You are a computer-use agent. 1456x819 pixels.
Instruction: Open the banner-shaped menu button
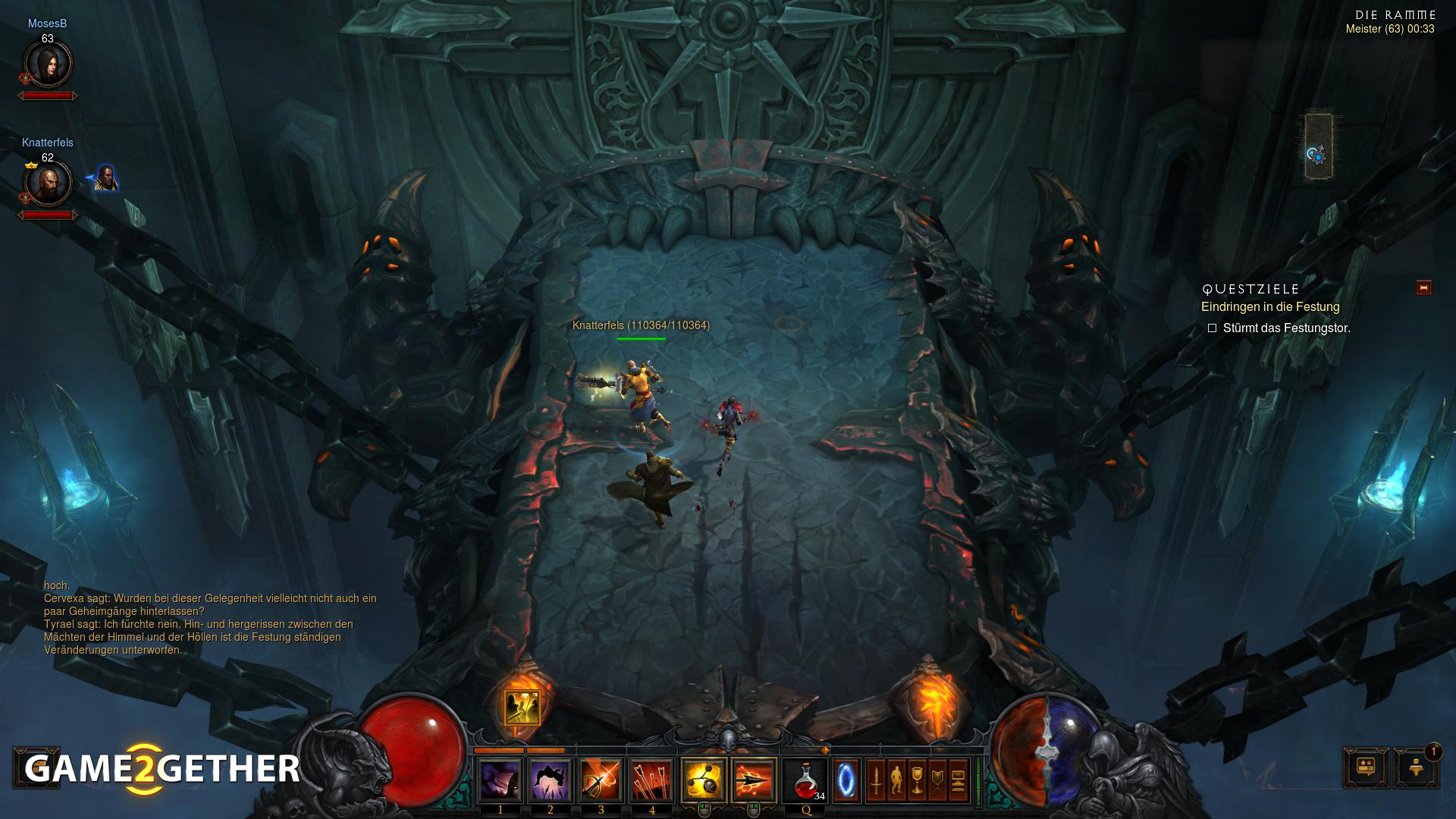937,780
